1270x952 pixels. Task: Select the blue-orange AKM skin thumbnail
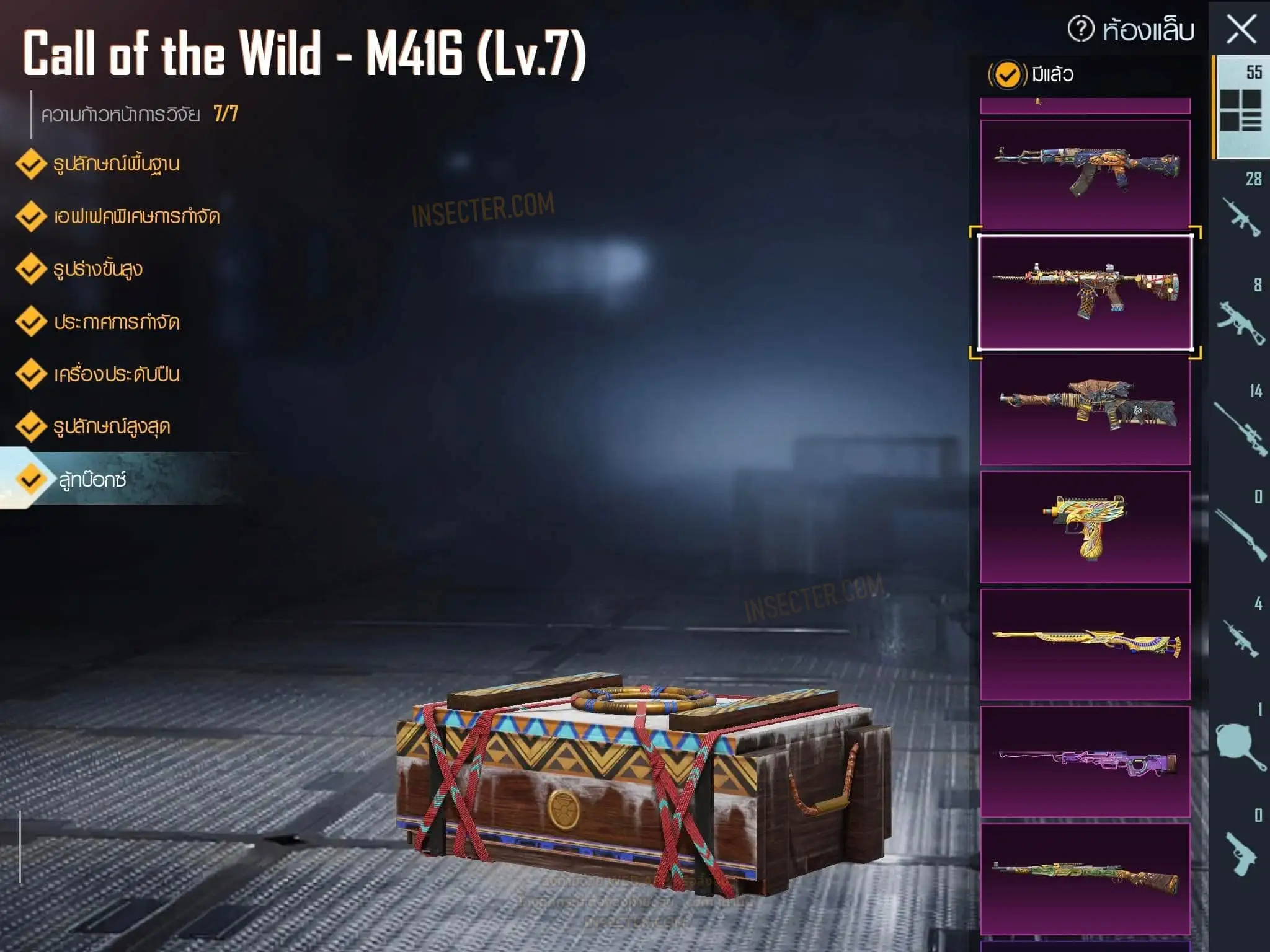coord(1085,174)
